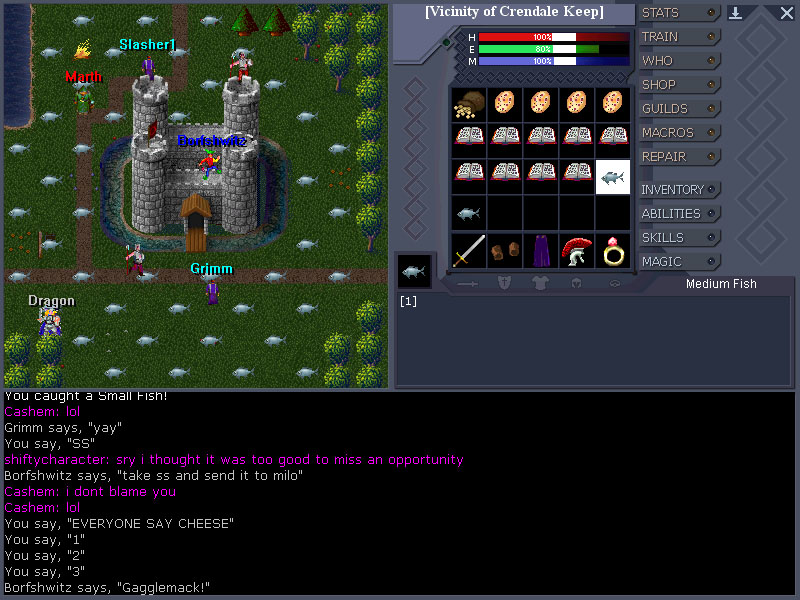
Task: Open the TRAIN menu
Action: 679,37
